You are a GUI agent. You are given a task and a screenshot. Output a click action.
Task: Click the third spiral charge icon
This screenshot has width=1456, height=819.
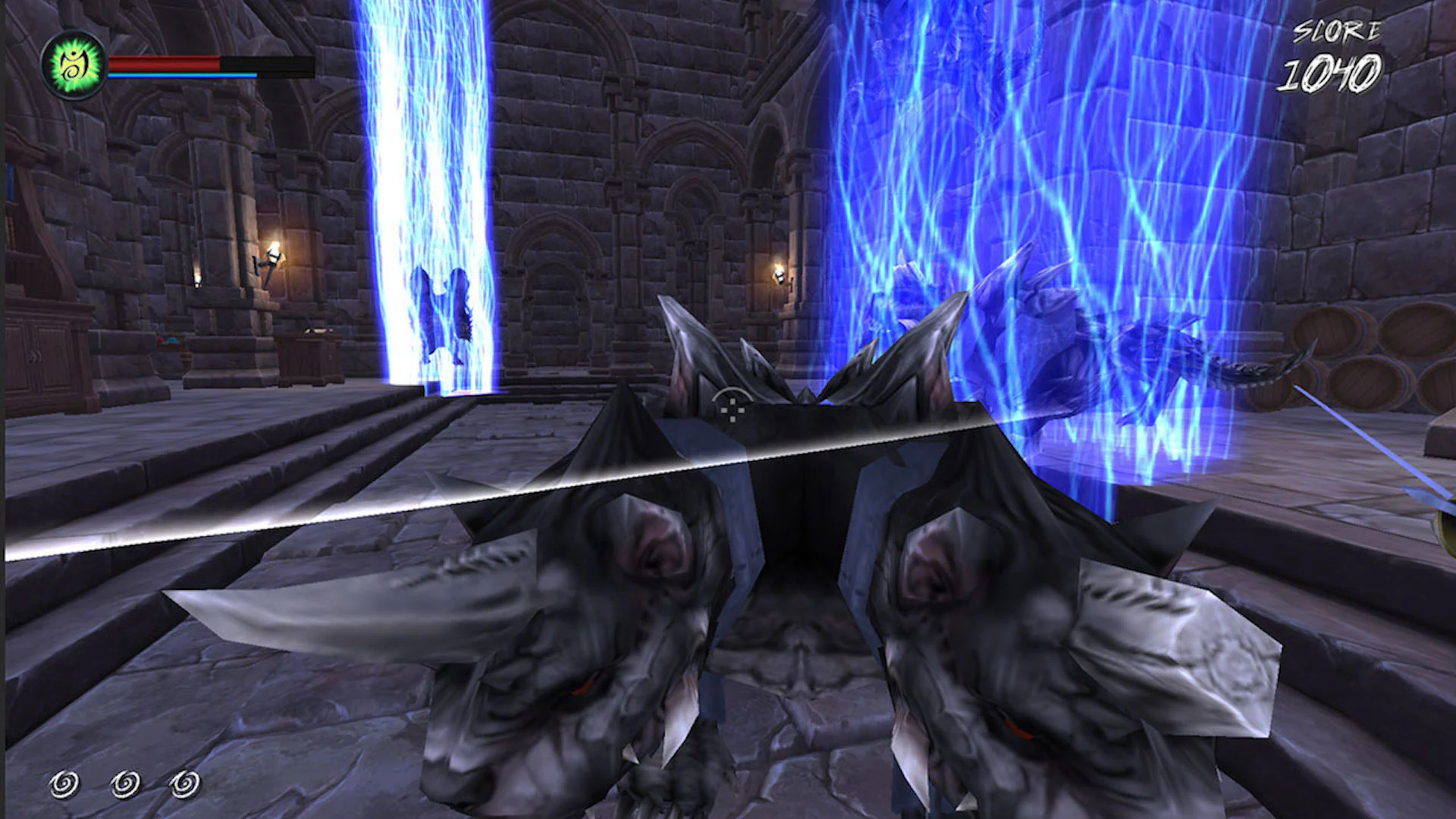(x=184, y=783)
